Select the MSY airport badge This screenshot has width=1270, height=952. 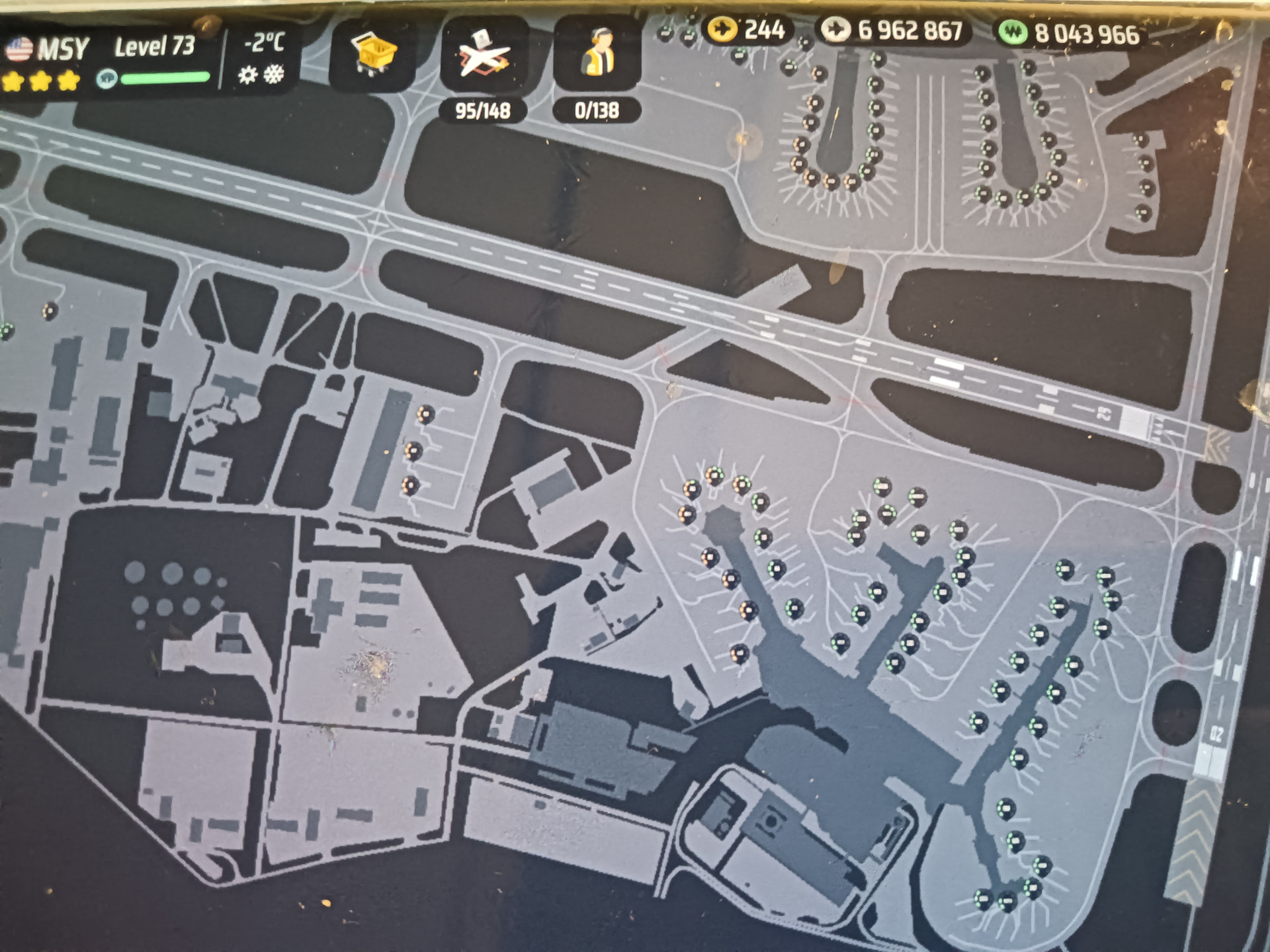coord(46,50)
